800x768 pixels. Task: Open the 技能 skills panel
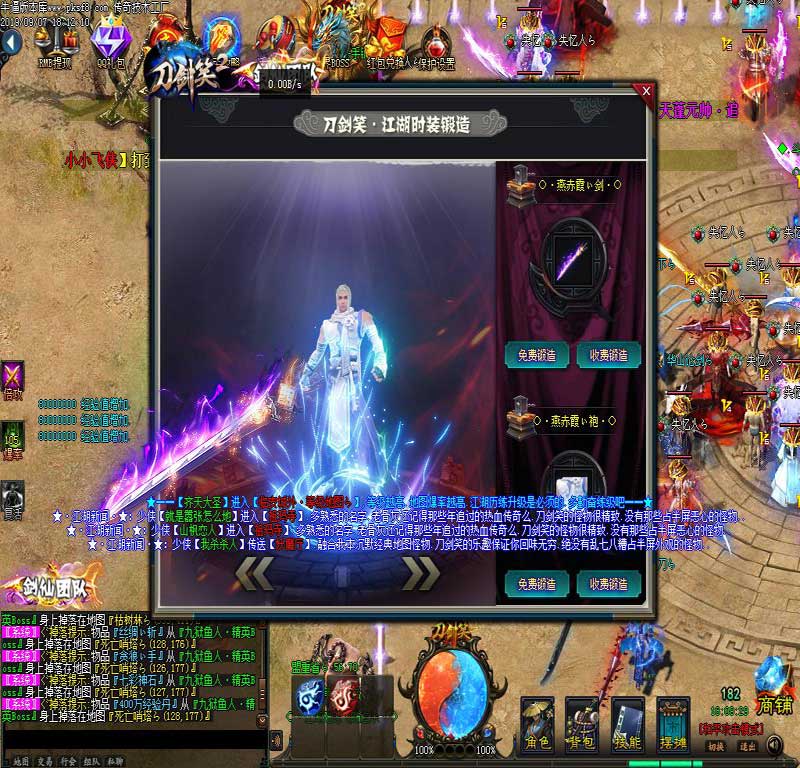[x=627, y=726]
